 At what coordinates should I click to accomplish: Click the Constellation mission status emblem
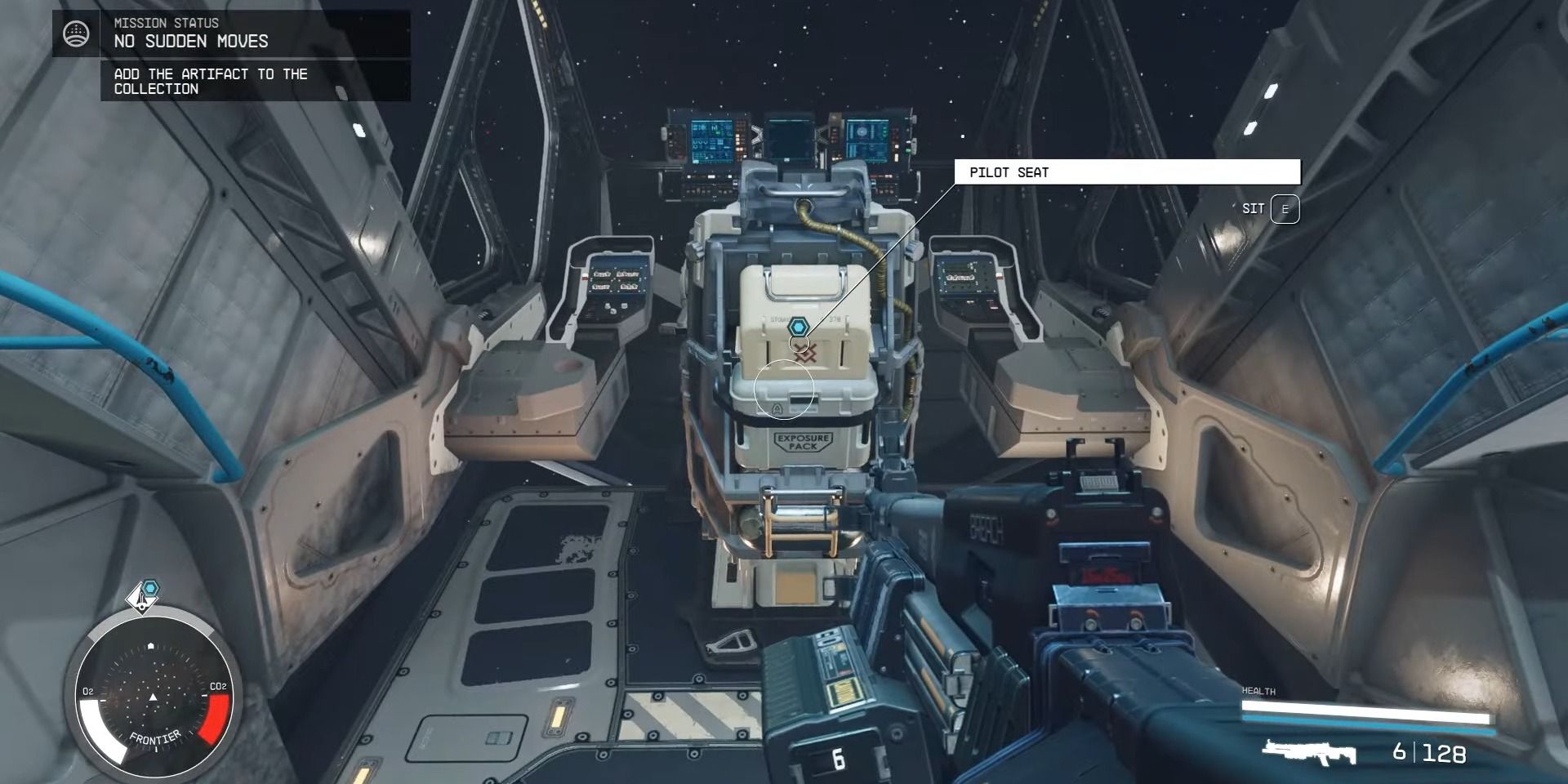75,33
